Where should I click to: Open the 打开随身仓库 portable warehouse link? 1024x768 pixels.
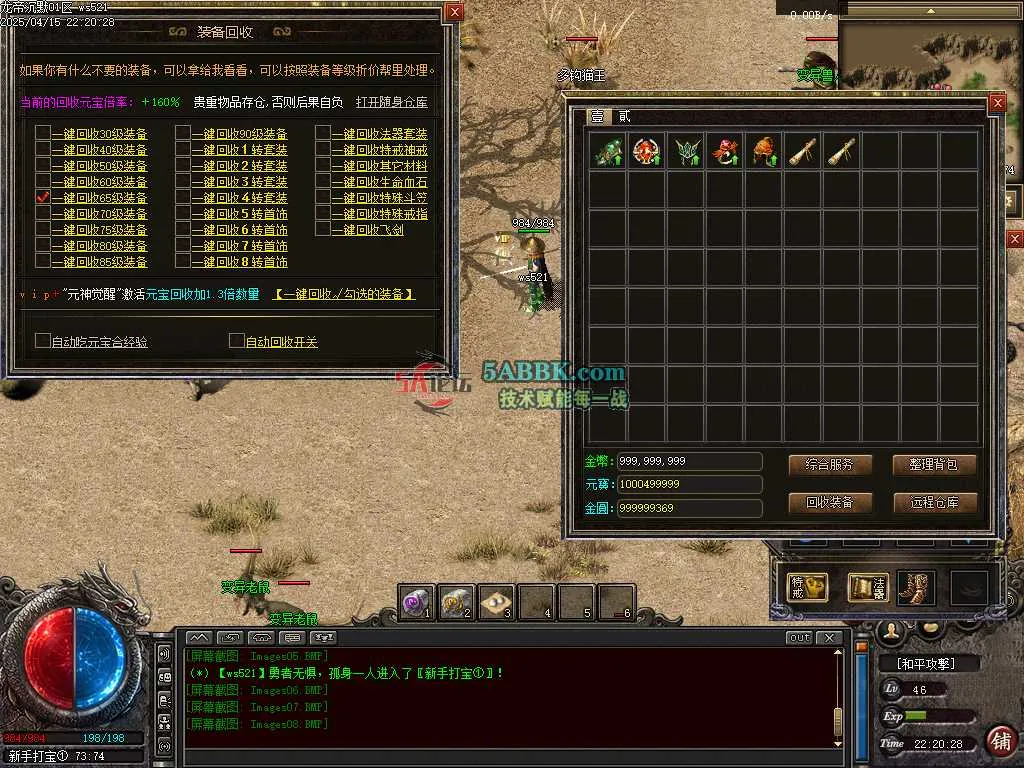point(391,102)
